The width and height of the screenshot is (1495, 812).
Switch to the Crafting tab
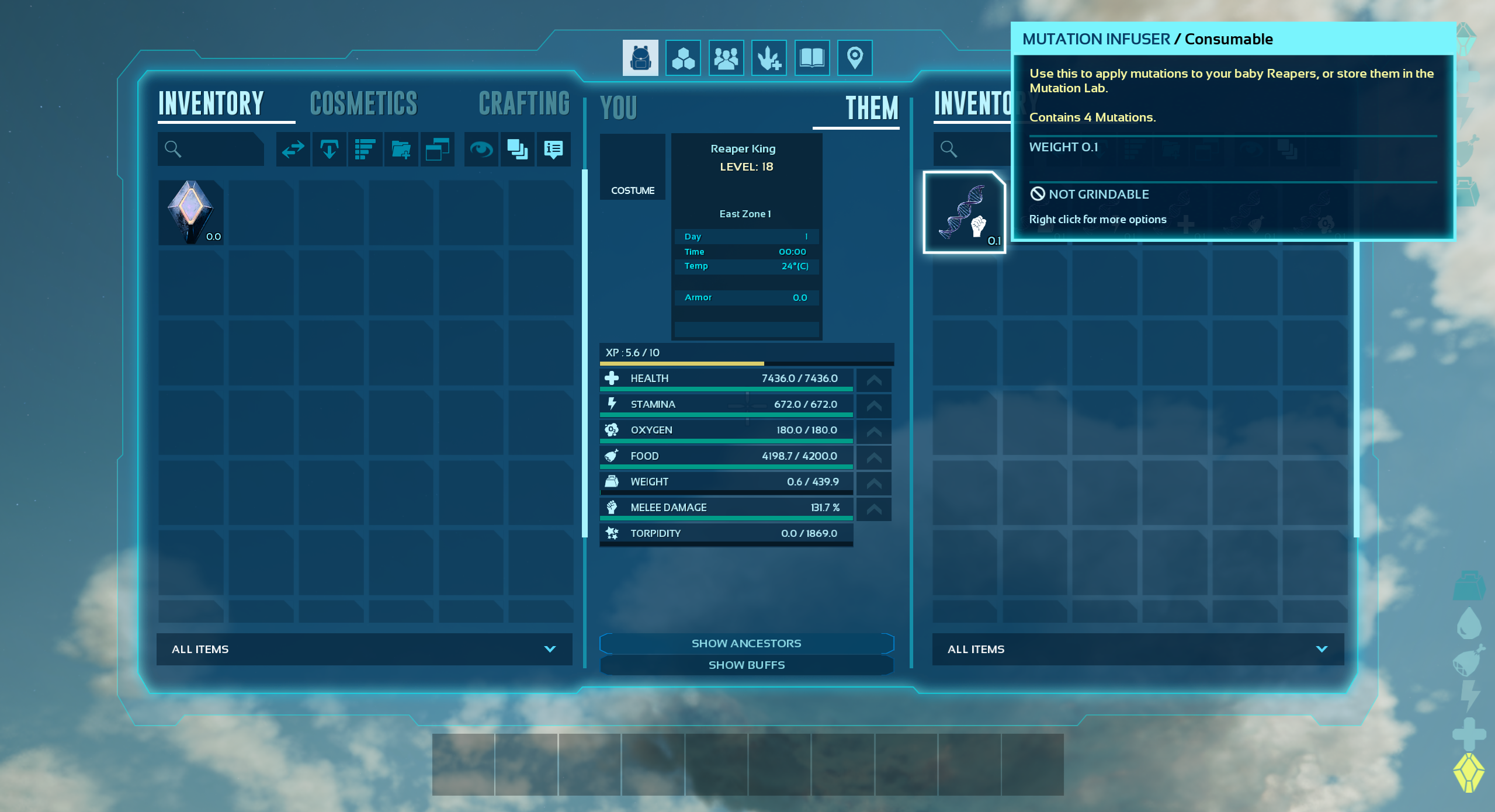524,103
